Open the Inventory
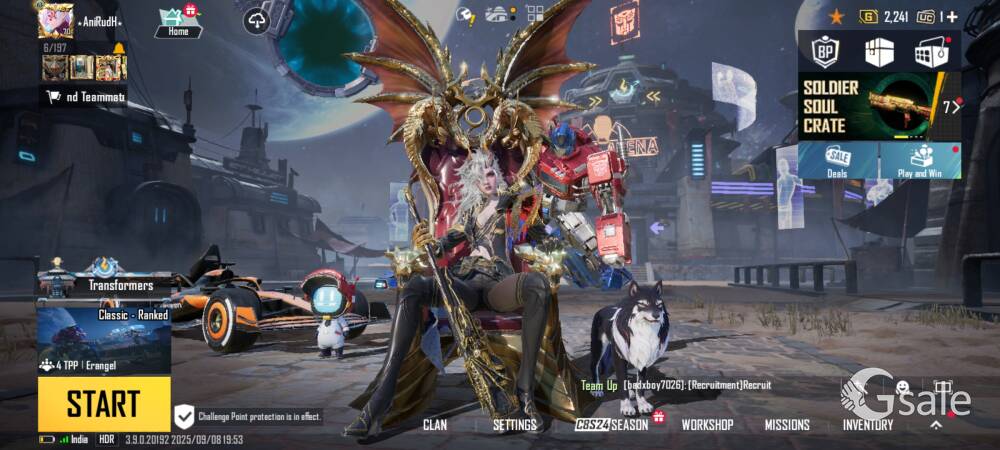Screen dimensions: 1000x450 click(867, 424)
